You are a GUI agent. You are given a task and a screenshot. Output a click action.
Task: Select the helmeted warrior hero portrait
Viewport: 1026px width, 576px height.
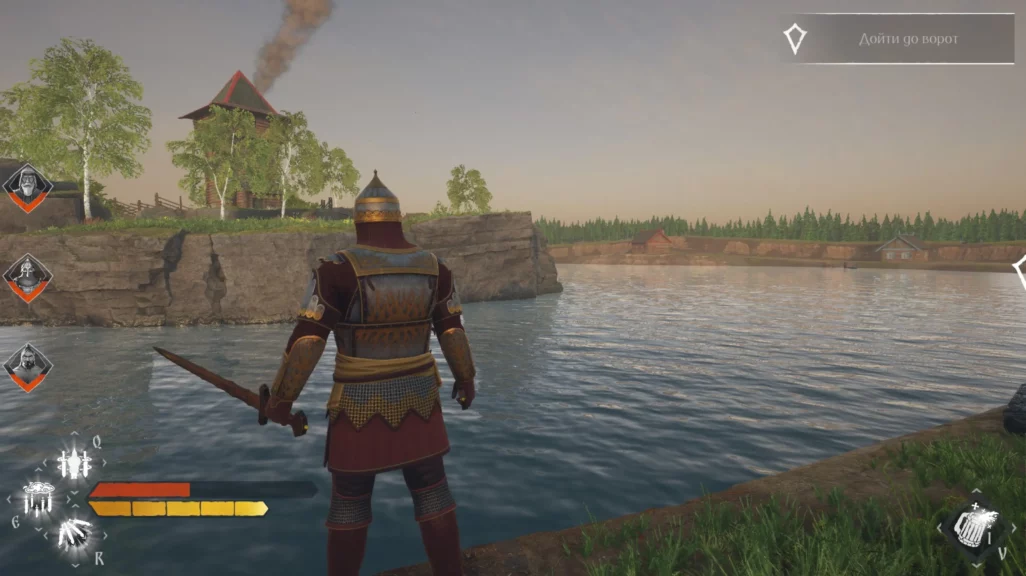click(27, 276)
